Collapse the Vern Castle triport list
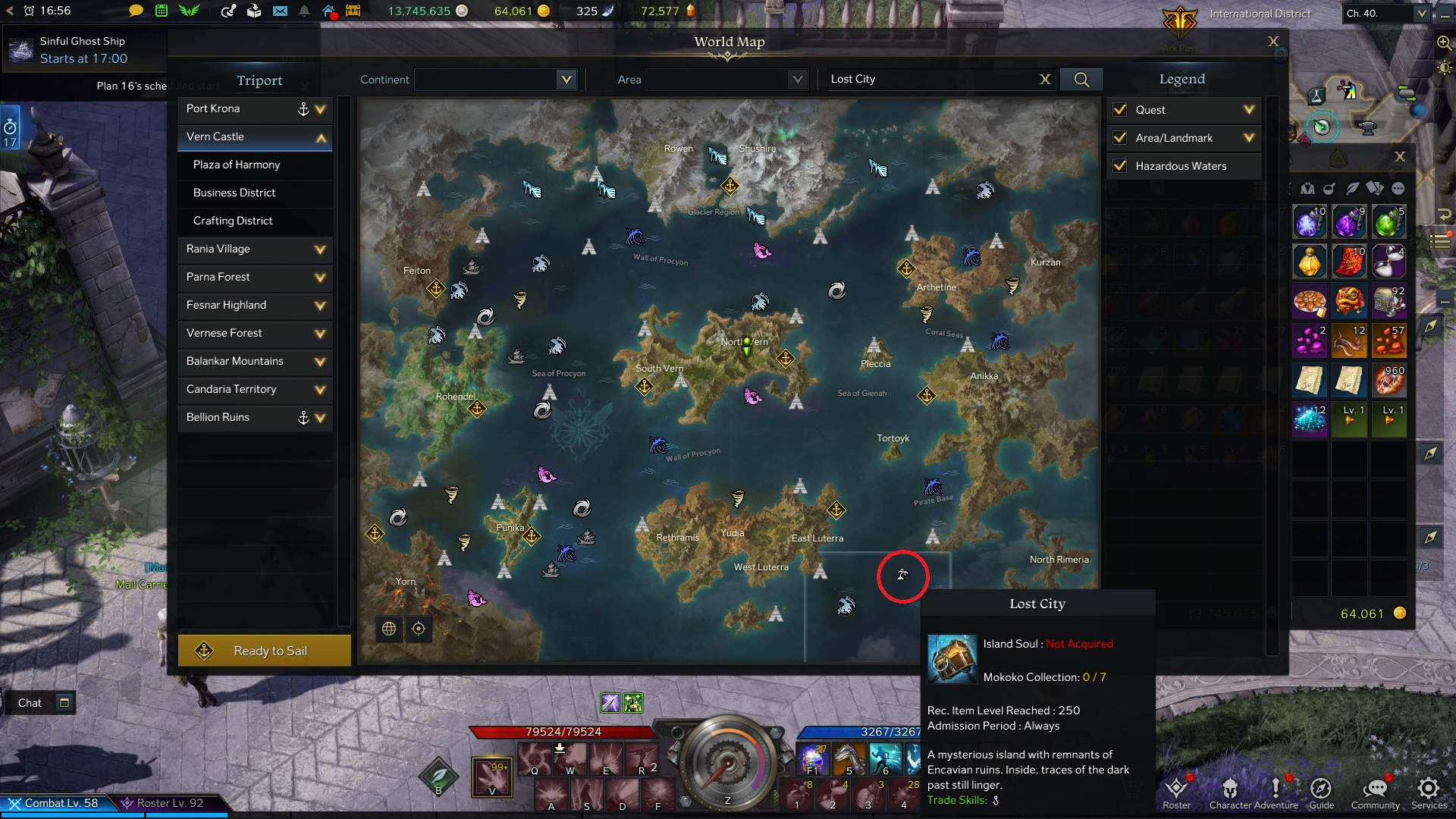Viewport: 1456px width, 819px height. click(x=321, y=137)
